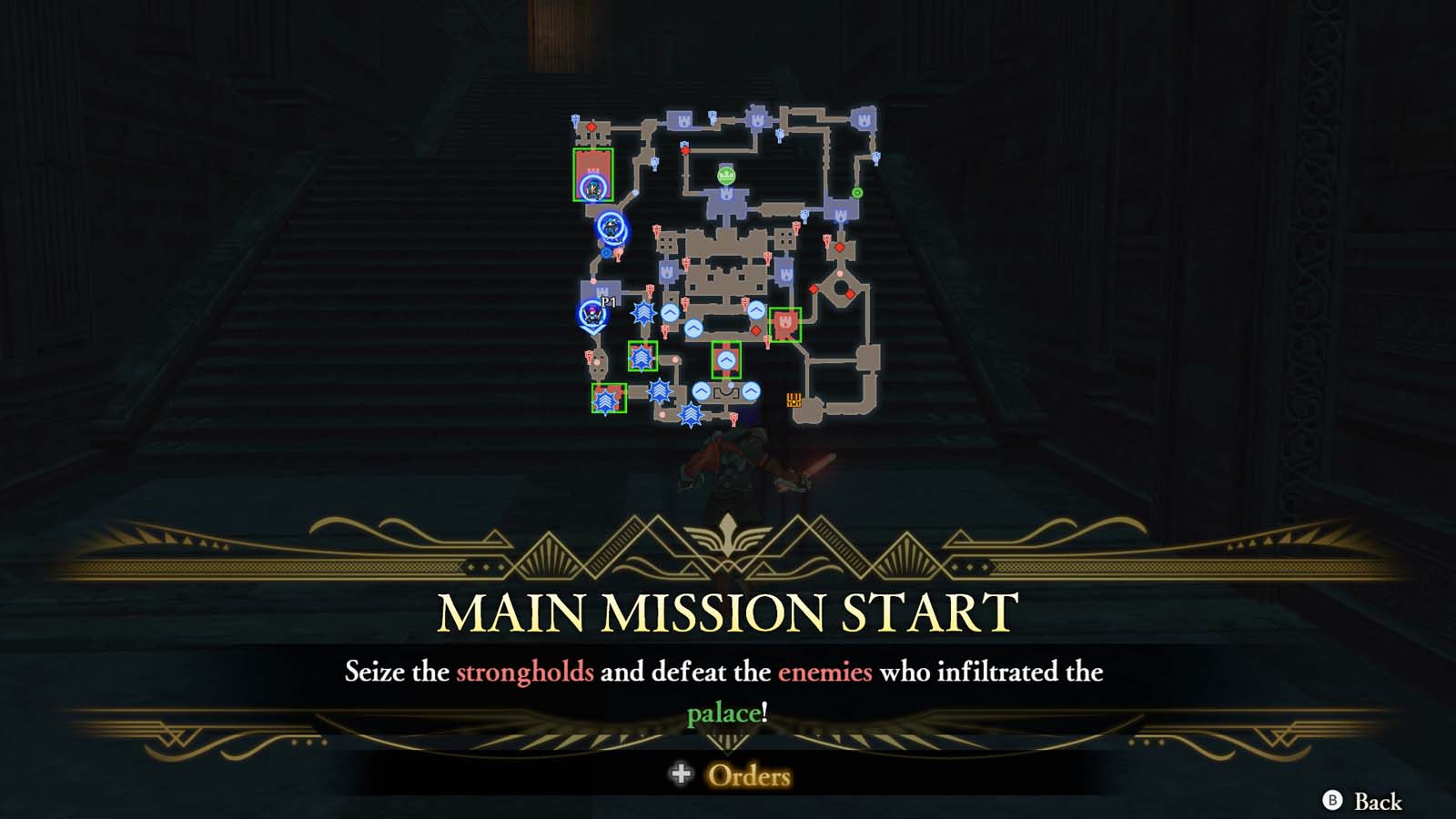Click the green boss crown icon near map top
Viewport: 1456px width, 819px height.
tap(725, 176)
